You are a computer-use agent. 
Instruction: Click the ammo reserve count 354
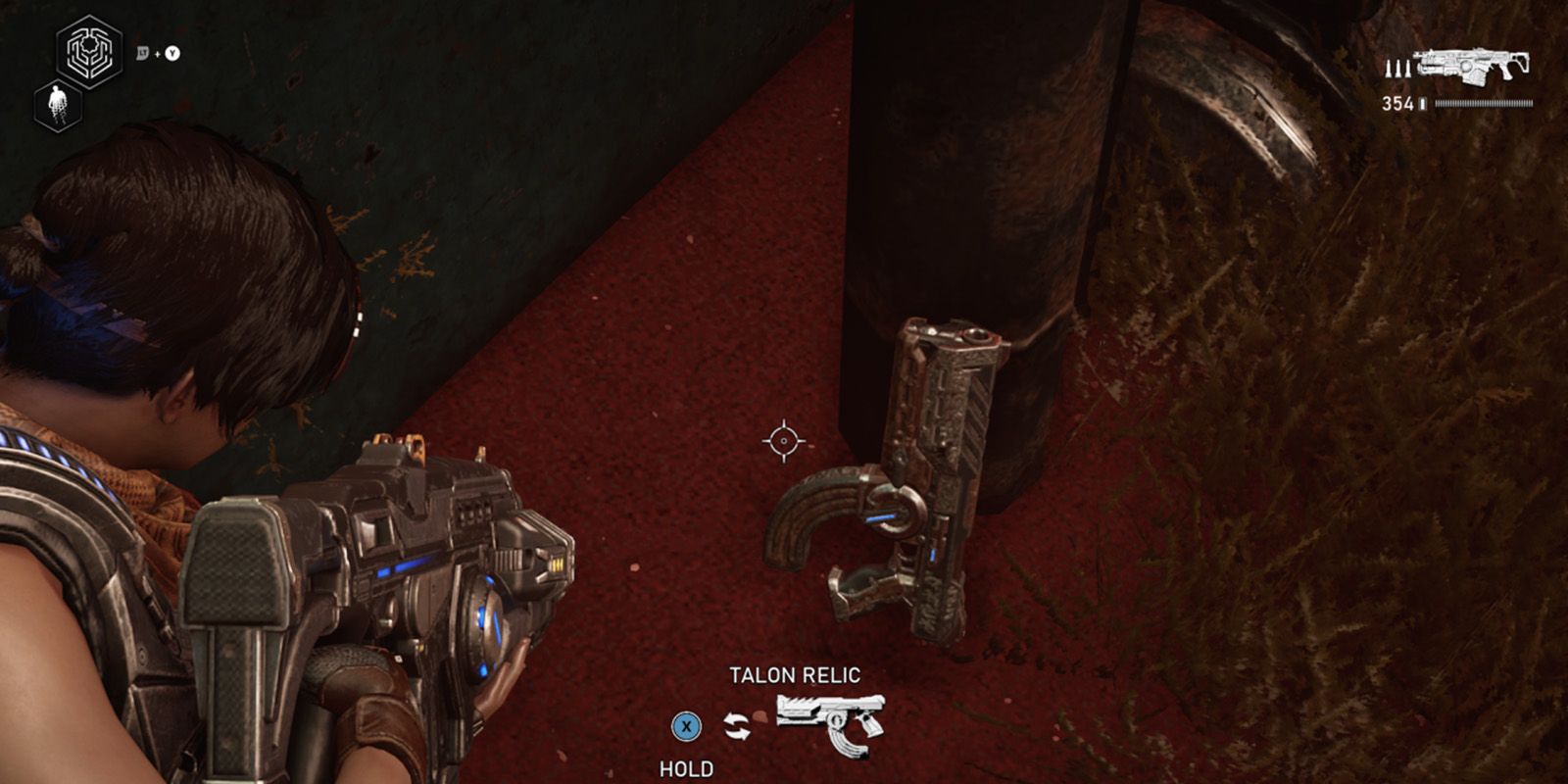click(1398, 103)
